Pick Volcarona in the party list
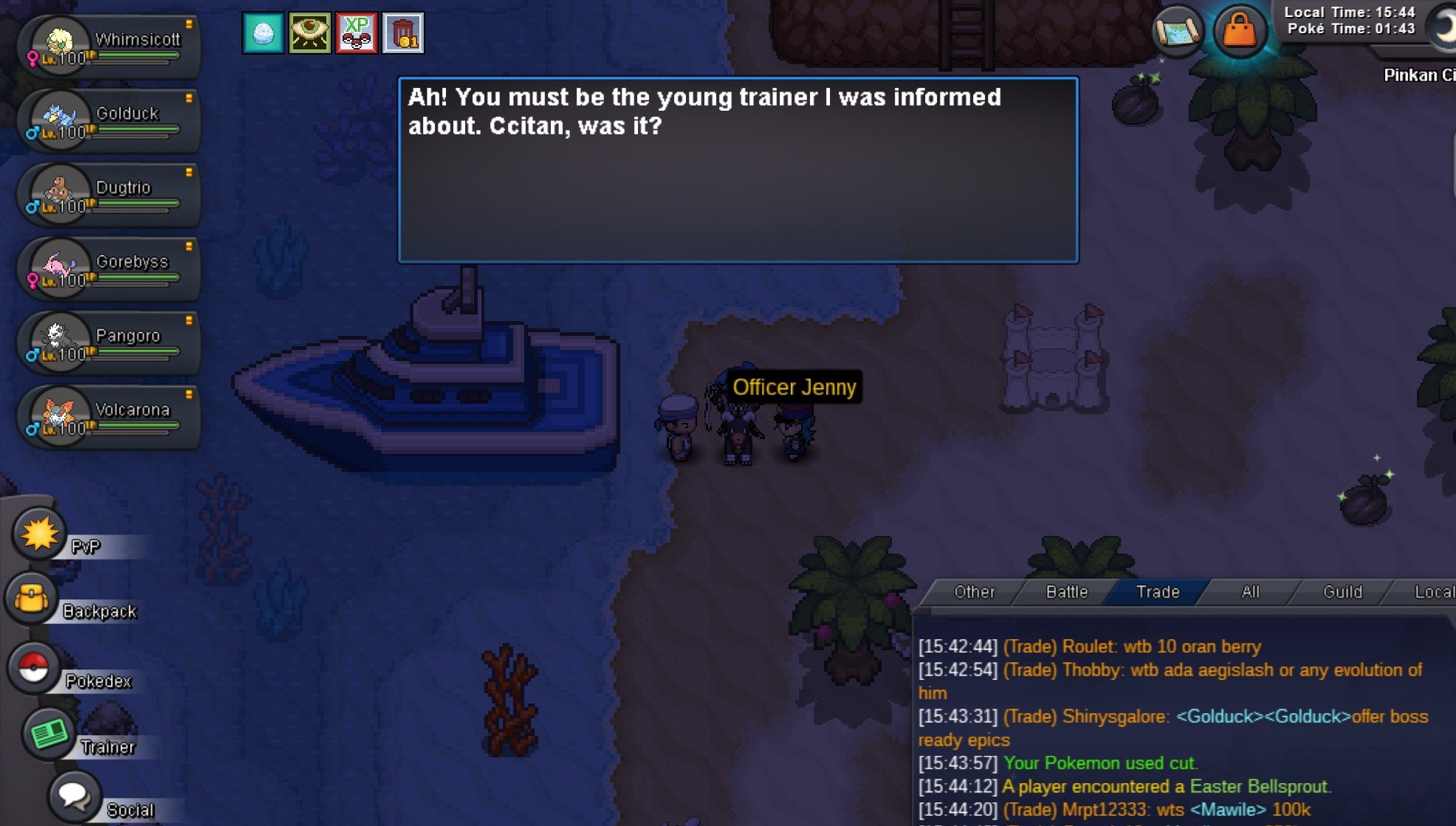Screen dimensions: 1456x826 click(x=111, y=417)
